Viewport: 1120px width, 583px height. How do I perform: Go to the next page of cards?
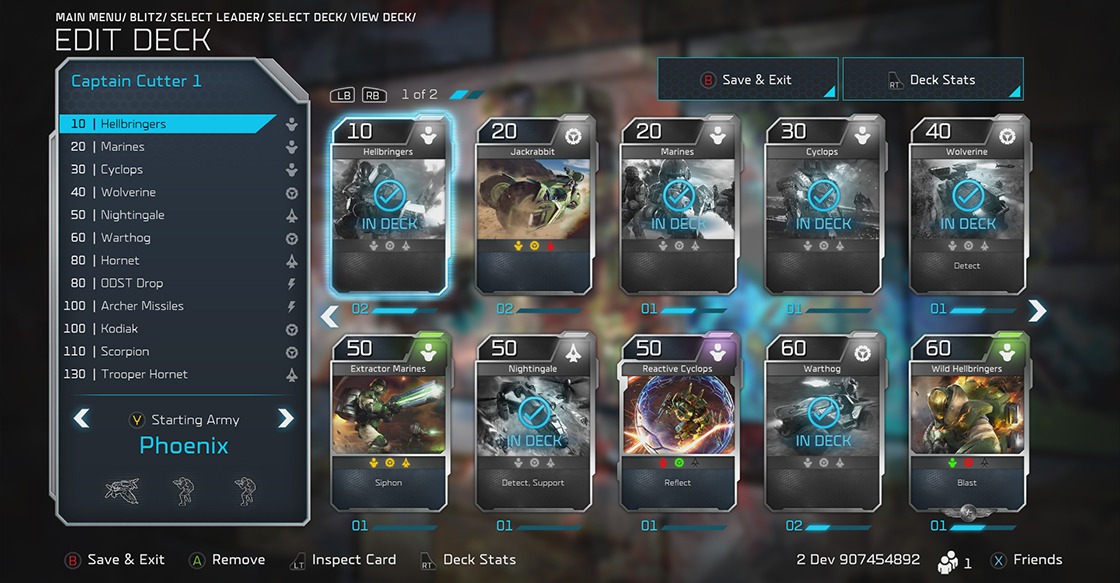pyautogui.click(x=1037, y=312)
